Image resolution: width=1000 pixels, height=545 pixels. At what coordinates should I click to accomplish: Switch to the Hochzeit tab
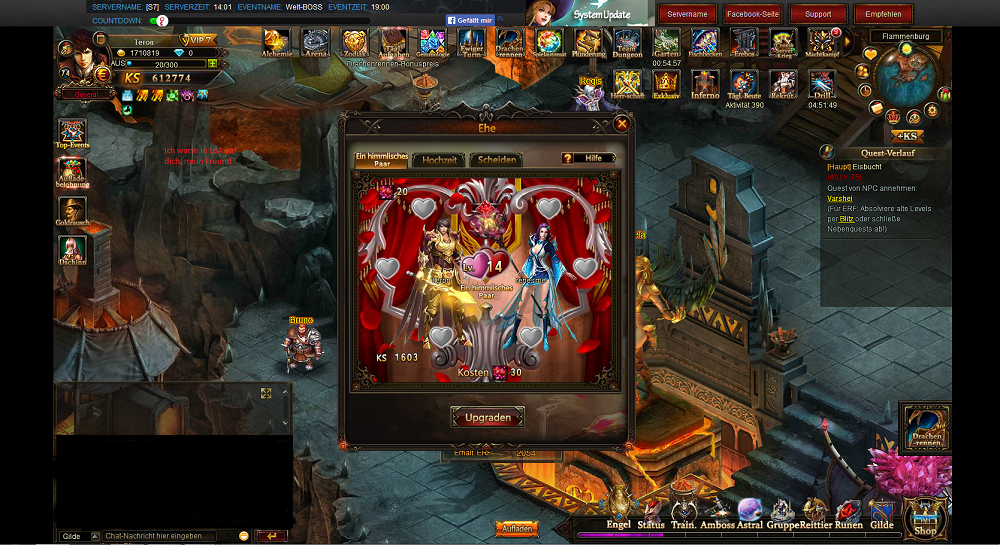click(x=440, y=159)
